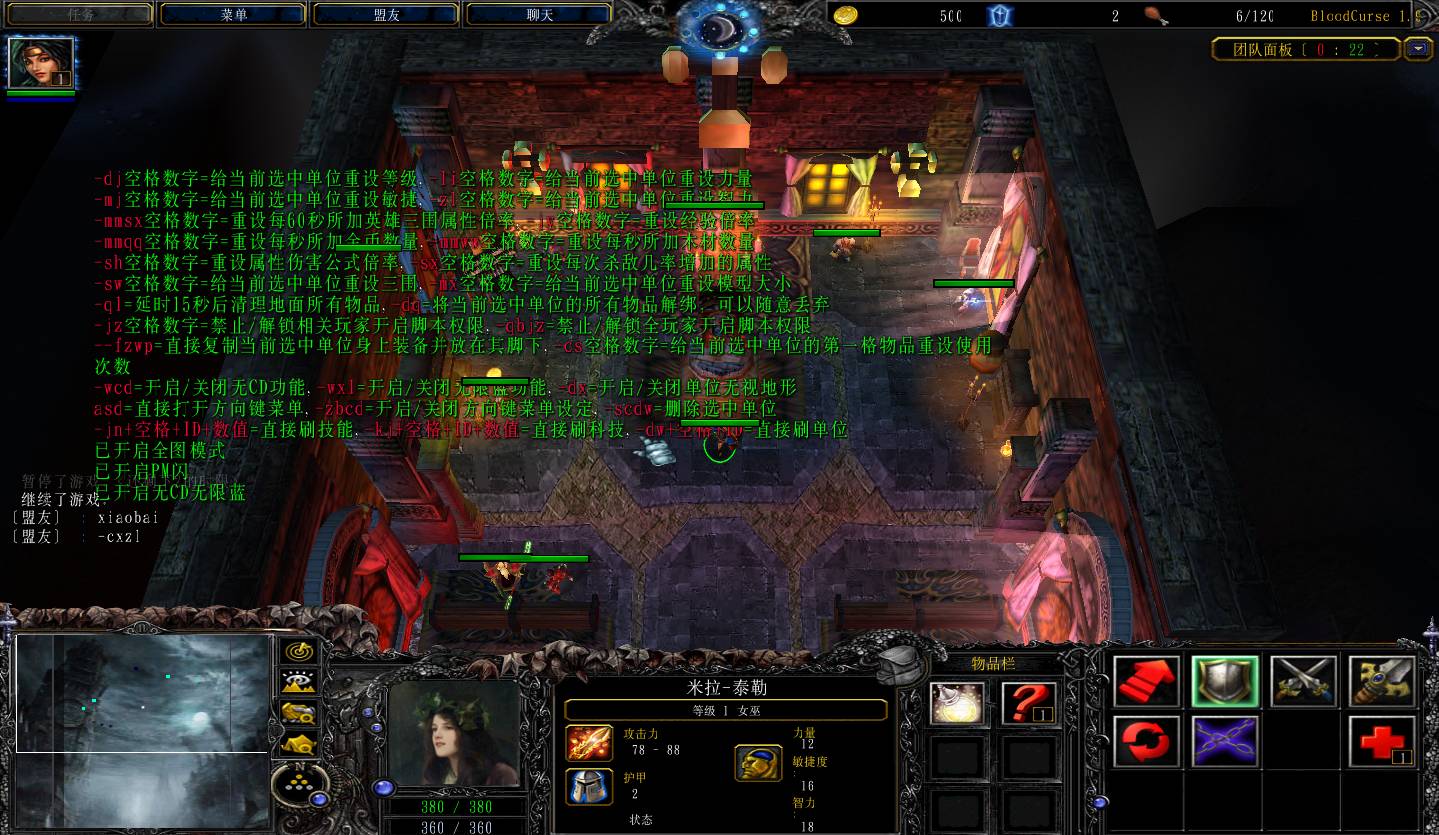1439x835 pixels.
Task: Choose the red arrow move command
Action: pyautogui.click(x=1146, y=681)
